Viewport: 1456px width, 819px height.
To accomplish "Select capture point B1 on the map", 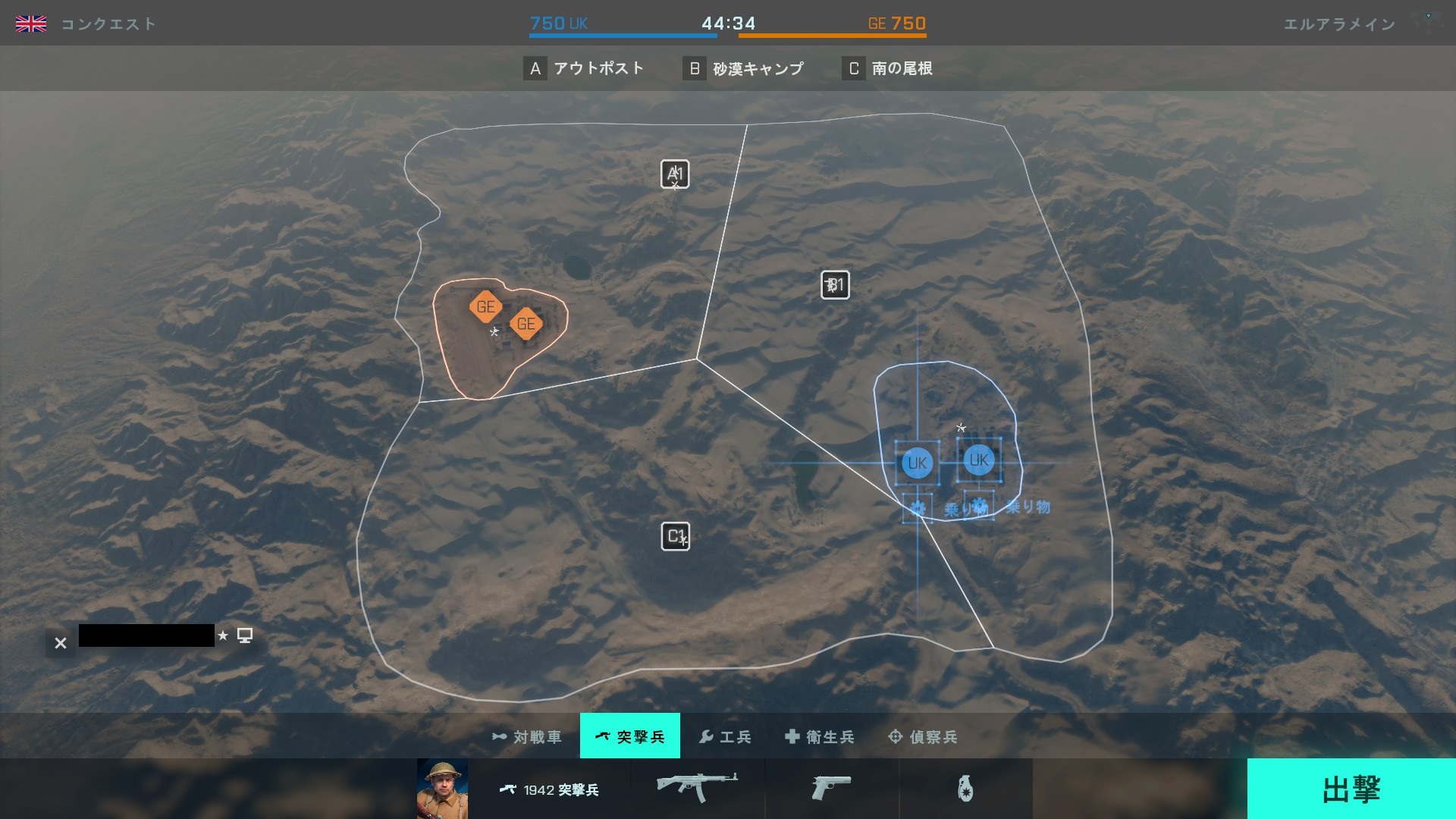I will pyautogui.click(x=835, y=285).
